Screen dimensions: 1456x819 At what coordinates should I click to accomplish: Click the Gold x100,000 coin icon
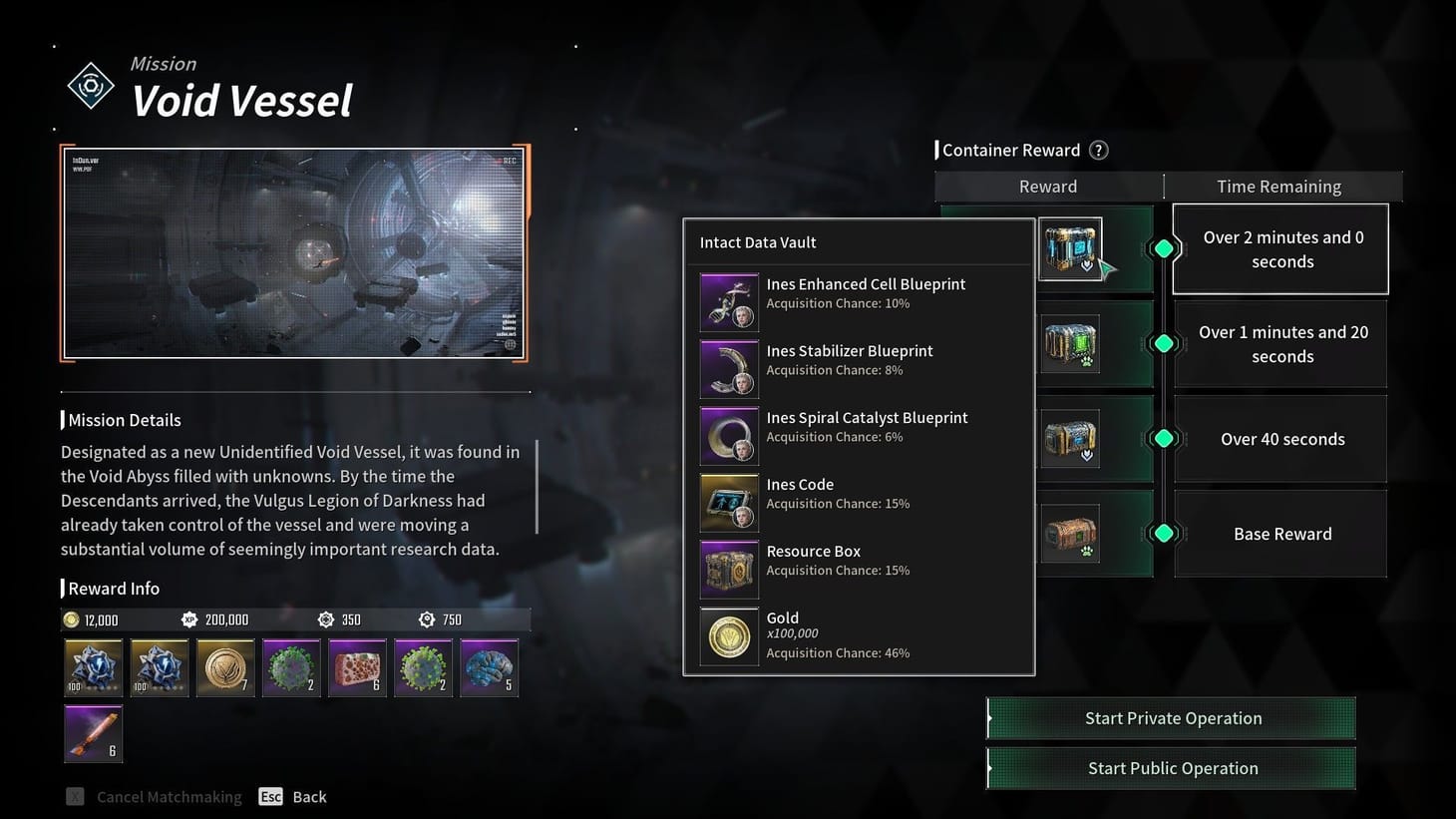click(728, 635)
